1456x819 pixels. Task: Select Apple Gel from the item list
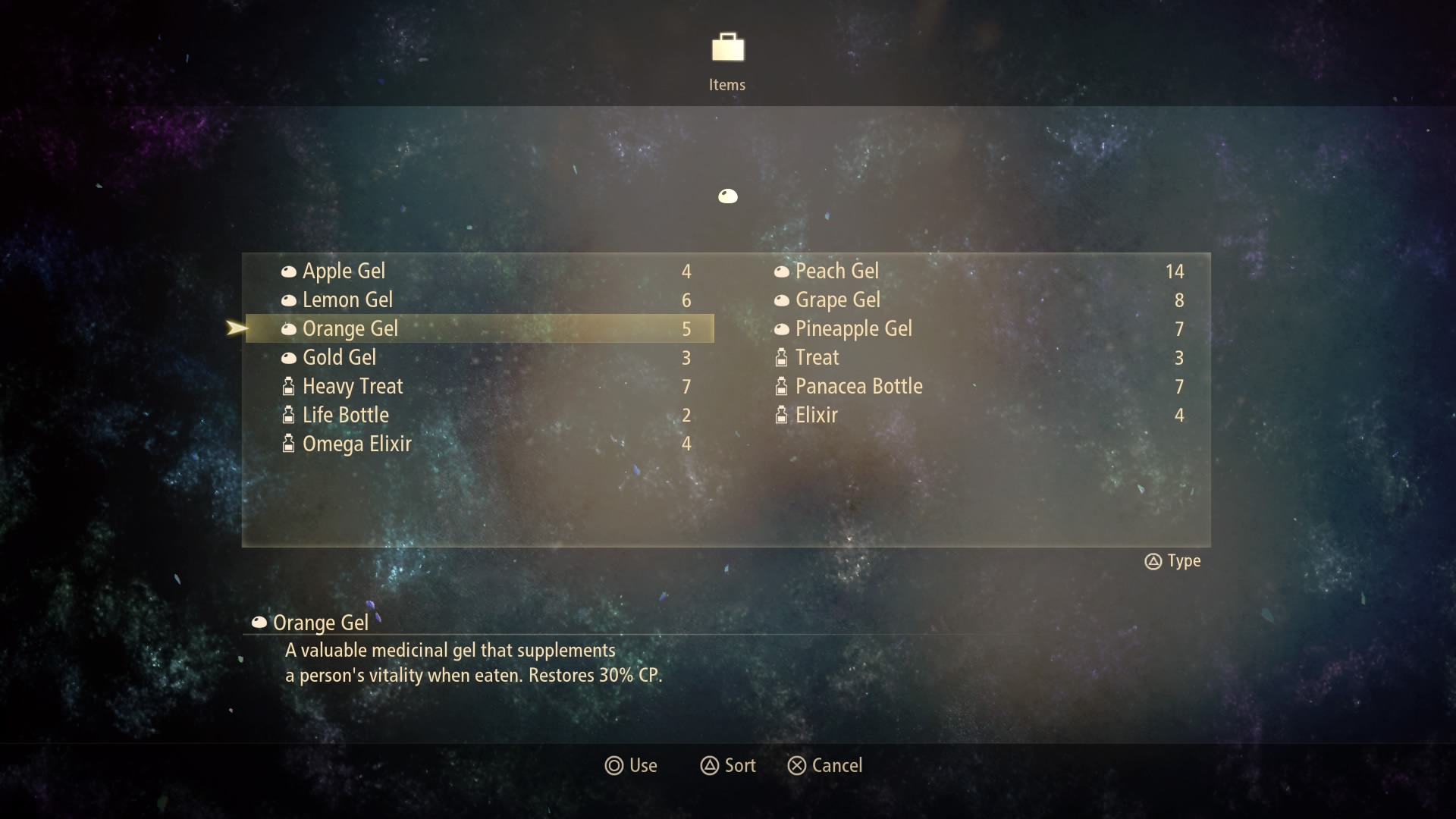click(343, 271)
